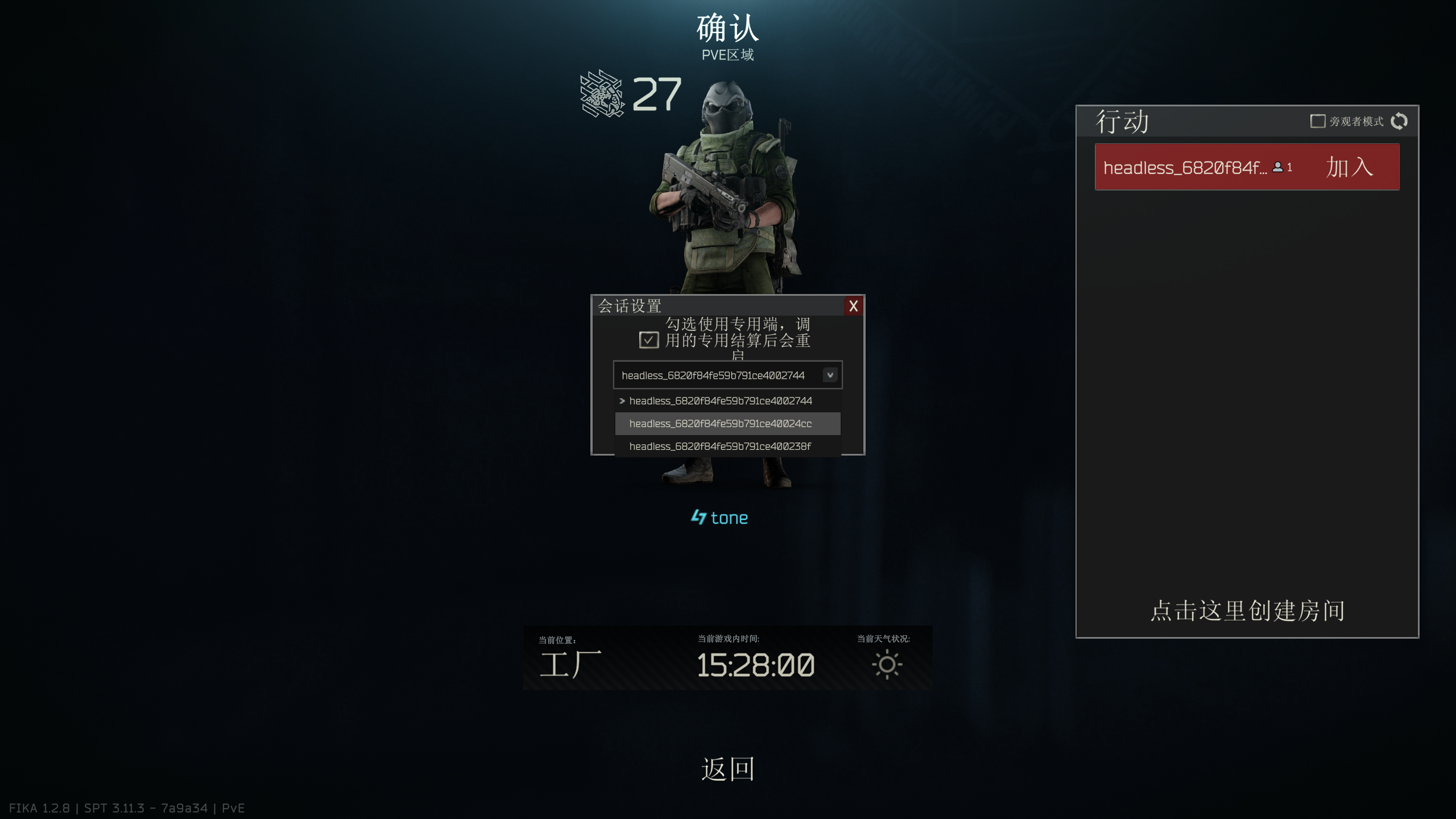Image resolution: width=1456 pixels, height=819 pixels.
Task: Close the 会话设置 dialog
Action: point(853,306)
